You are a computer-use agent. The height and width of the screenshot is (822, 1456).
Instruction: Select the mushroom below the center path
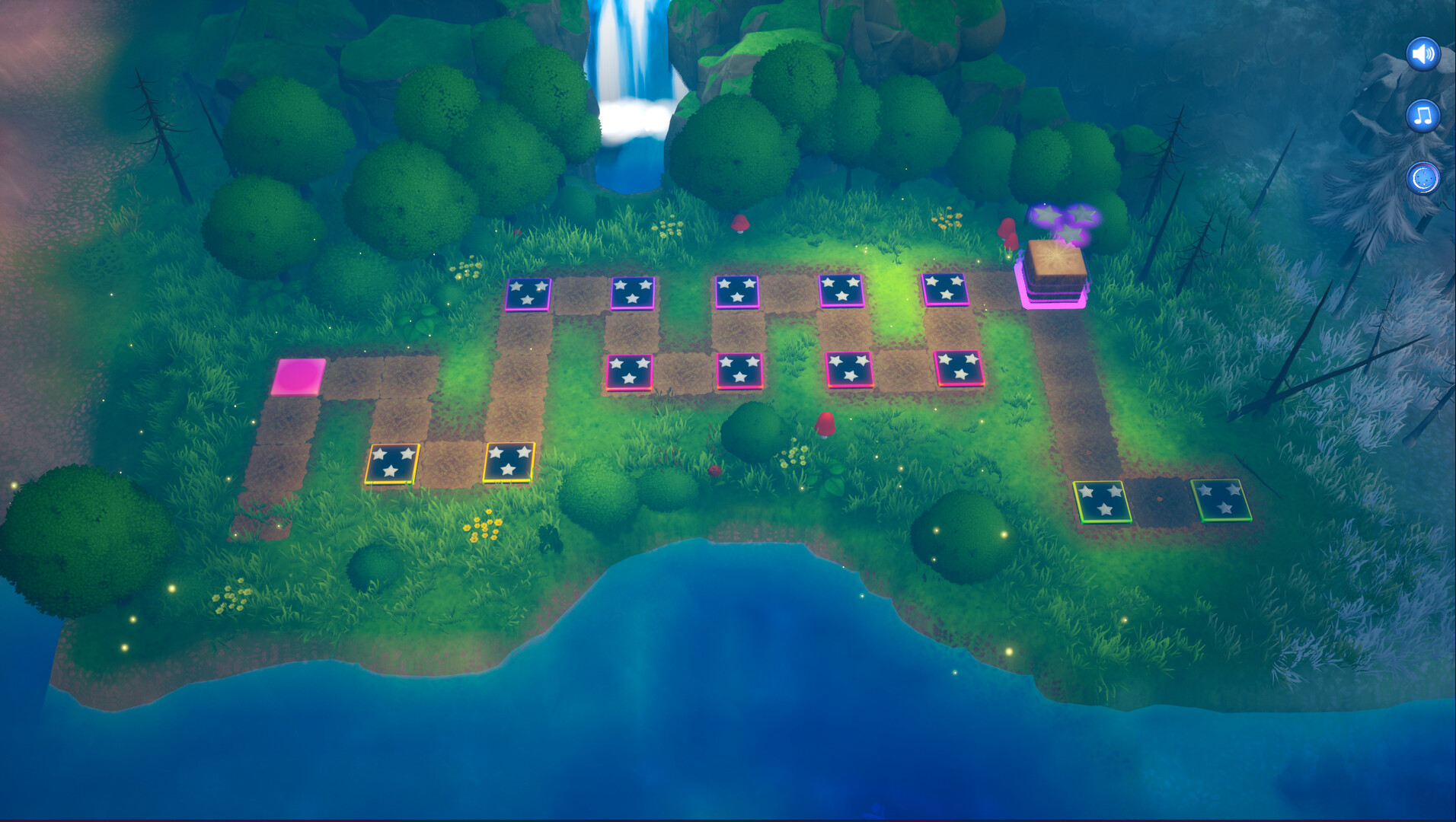click(x=825, y=422)
